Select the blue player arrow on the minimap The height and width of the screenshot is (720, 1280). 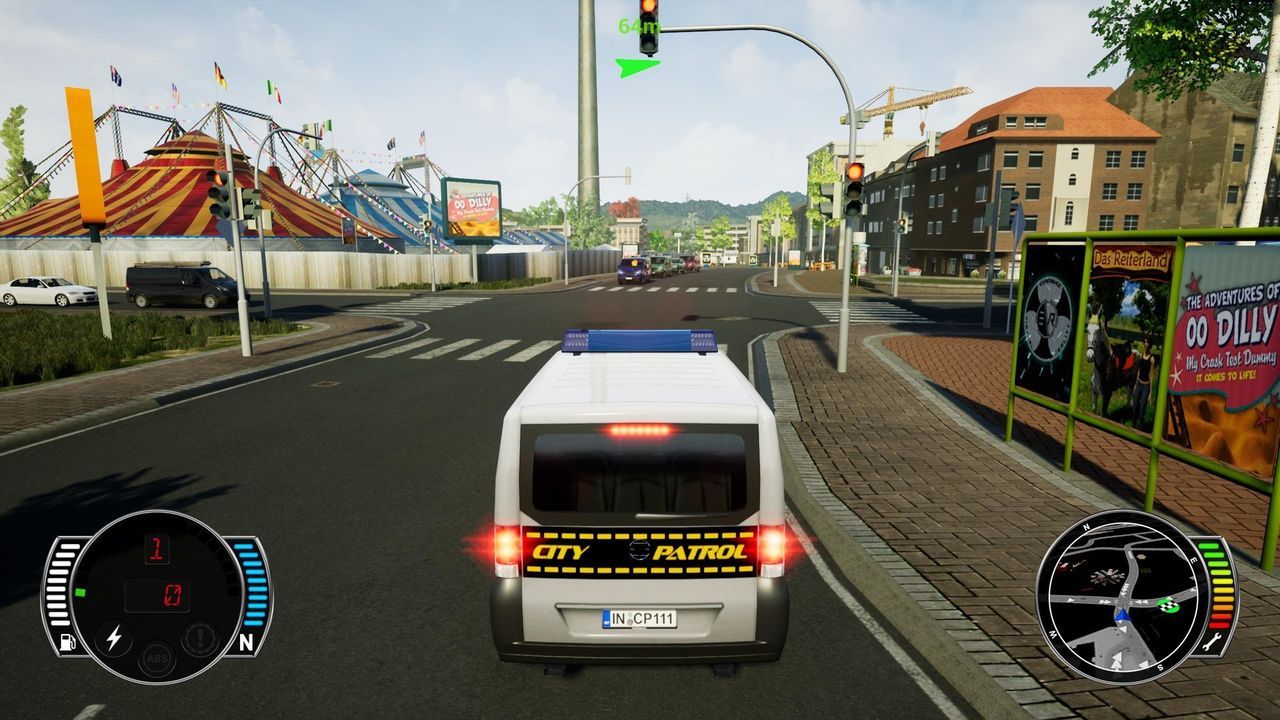point(1122,615)
